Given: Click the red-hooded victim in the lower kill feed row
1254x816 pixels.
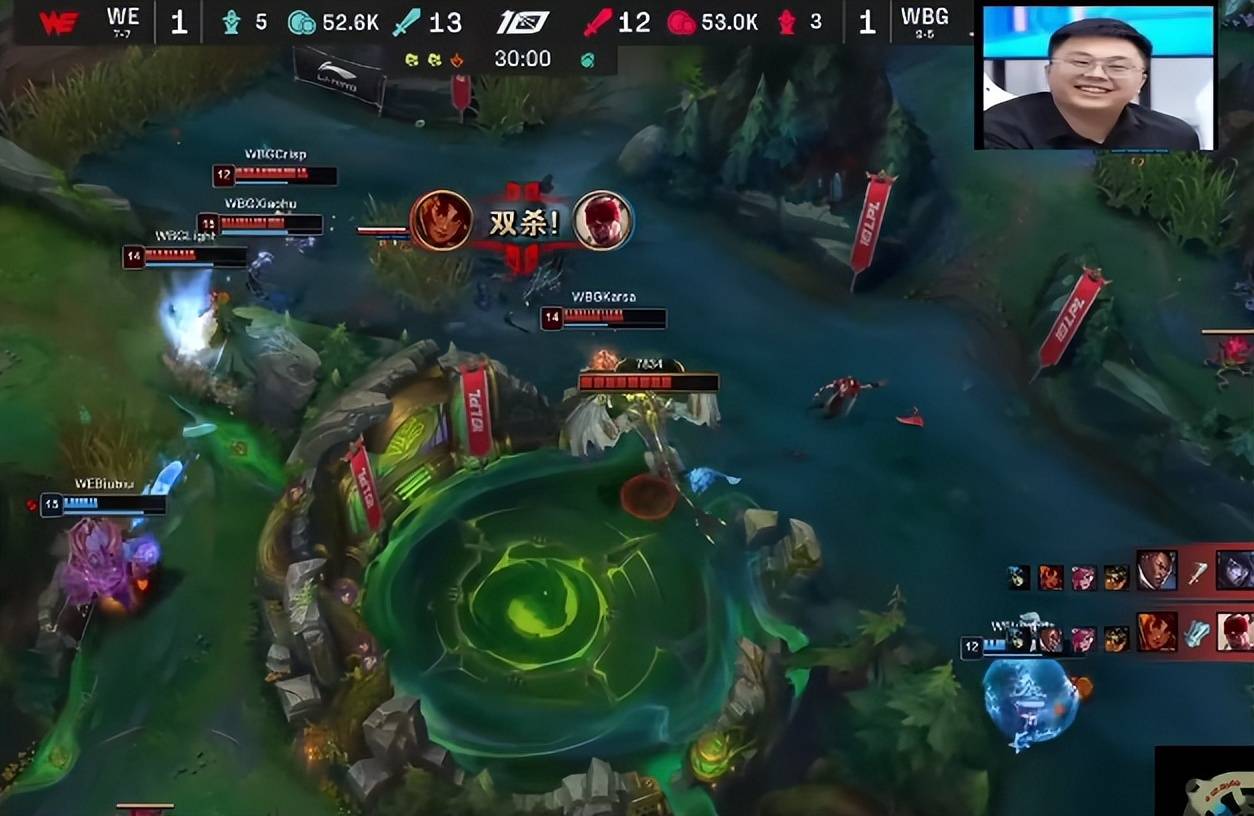Looking at the screenshot, I should (x=1235, y=632).
